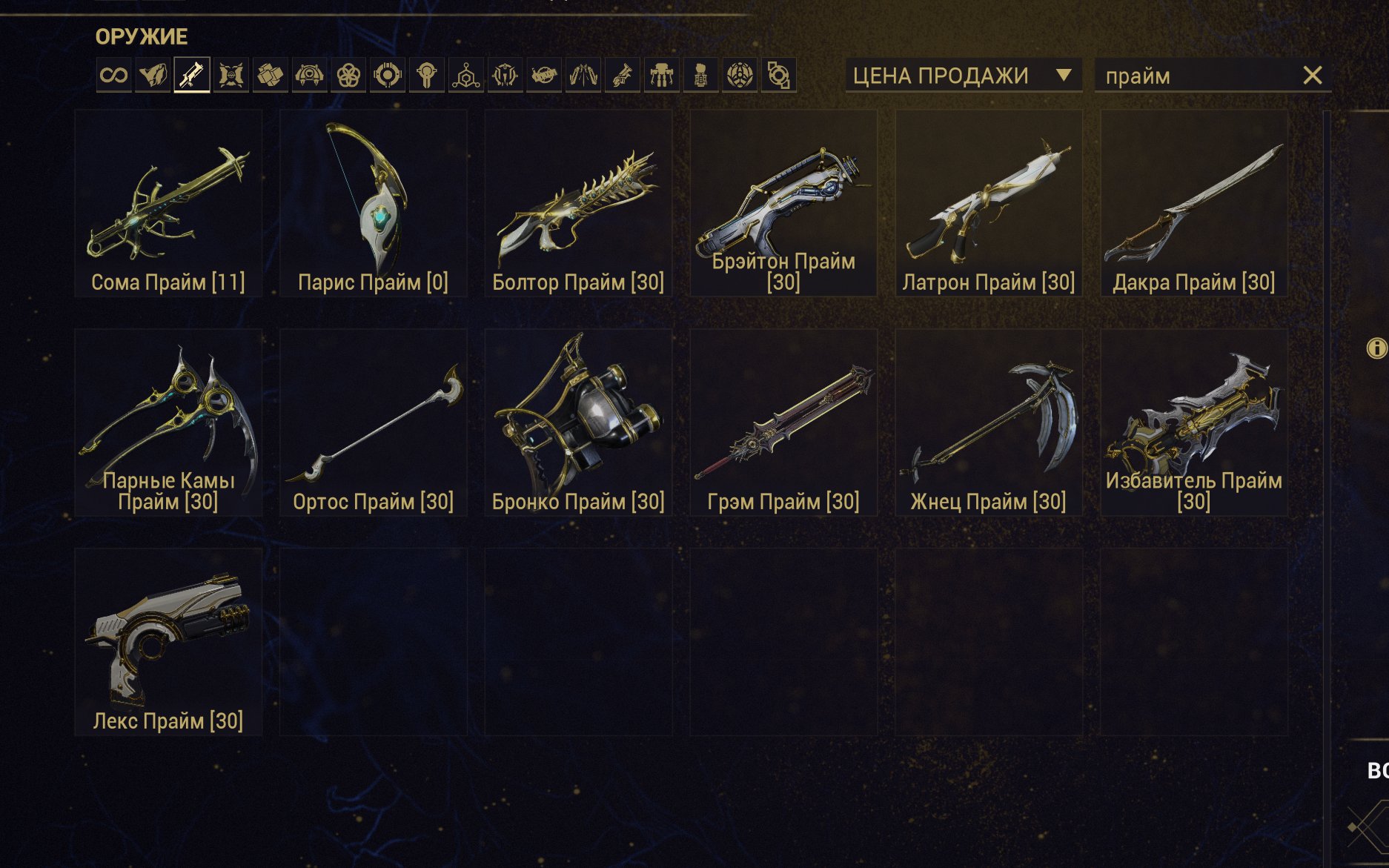Select Парные Камы Прайм tile

pyautogui.click(x=168, y=423)
